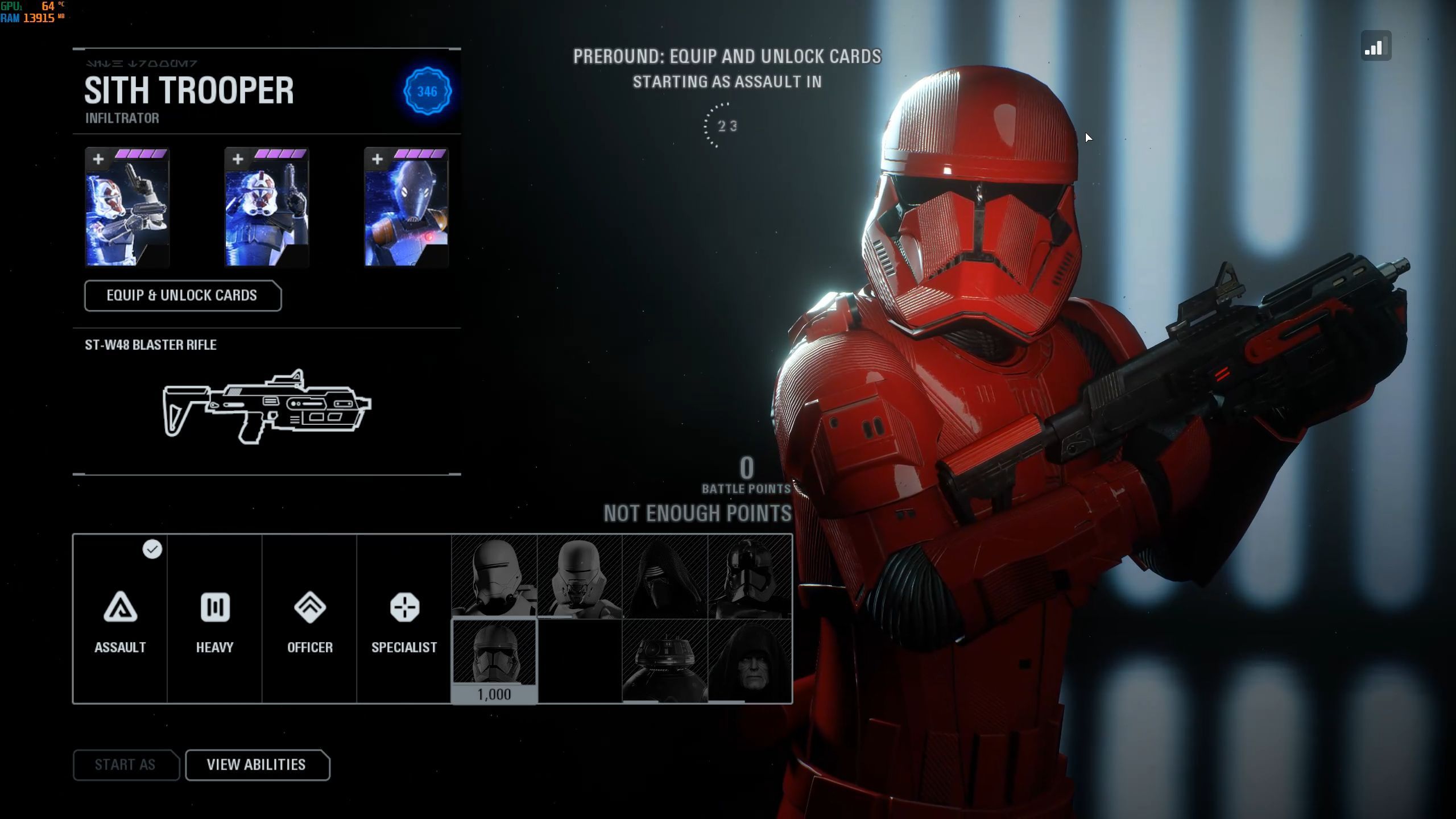Select the Sith Trooper tile costing 1,000
This screenshot has height=819, width=1456.
(494, 661)
